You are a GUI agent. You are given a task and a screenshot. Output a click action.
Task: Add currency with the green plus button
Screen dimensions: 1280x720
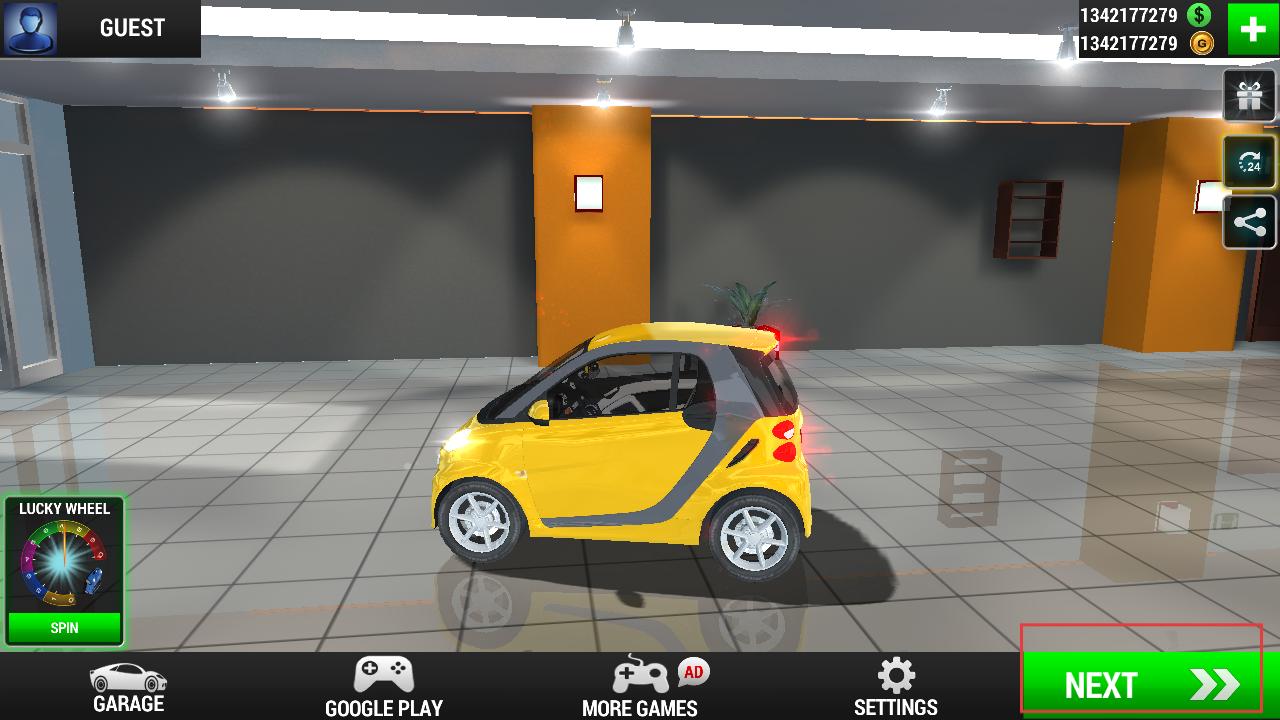tap(1253, 29)
